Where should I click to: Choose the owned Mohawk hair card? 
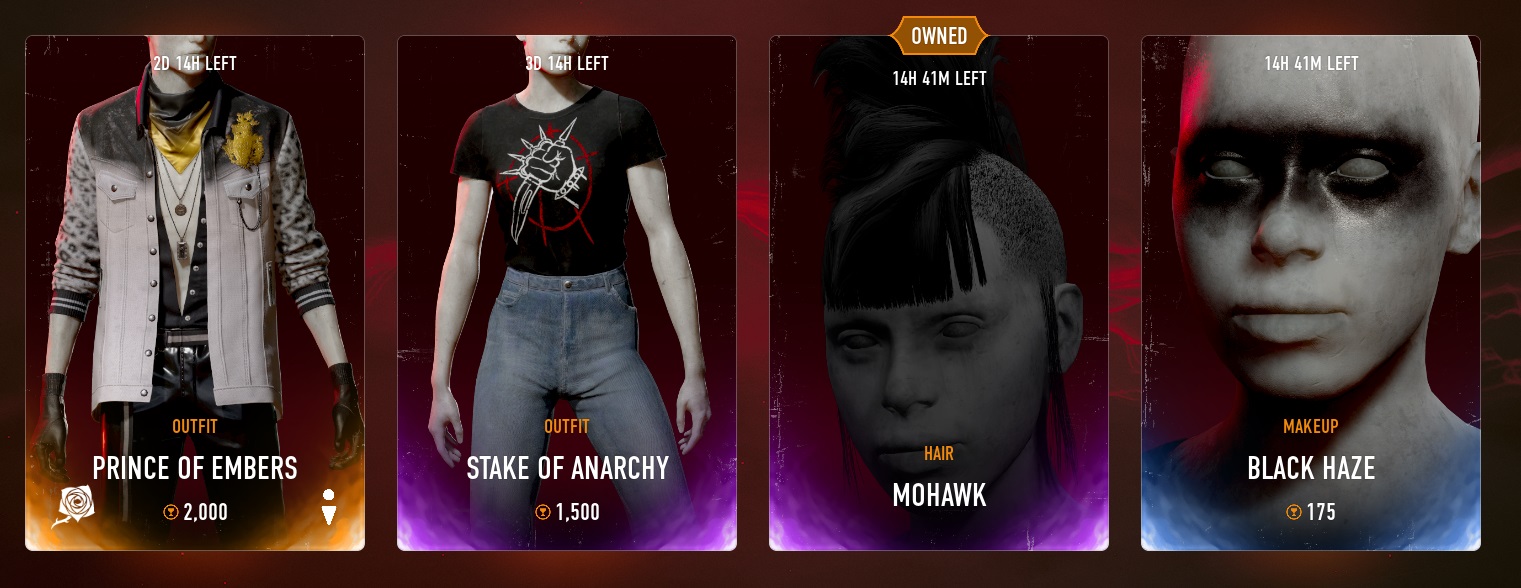939,293
